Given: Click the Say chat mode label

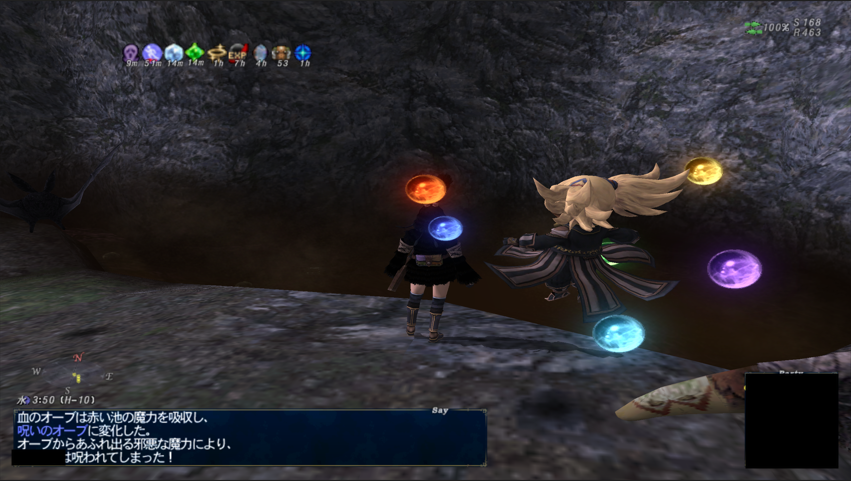Looking at the screenshot, I should [440, 410].
